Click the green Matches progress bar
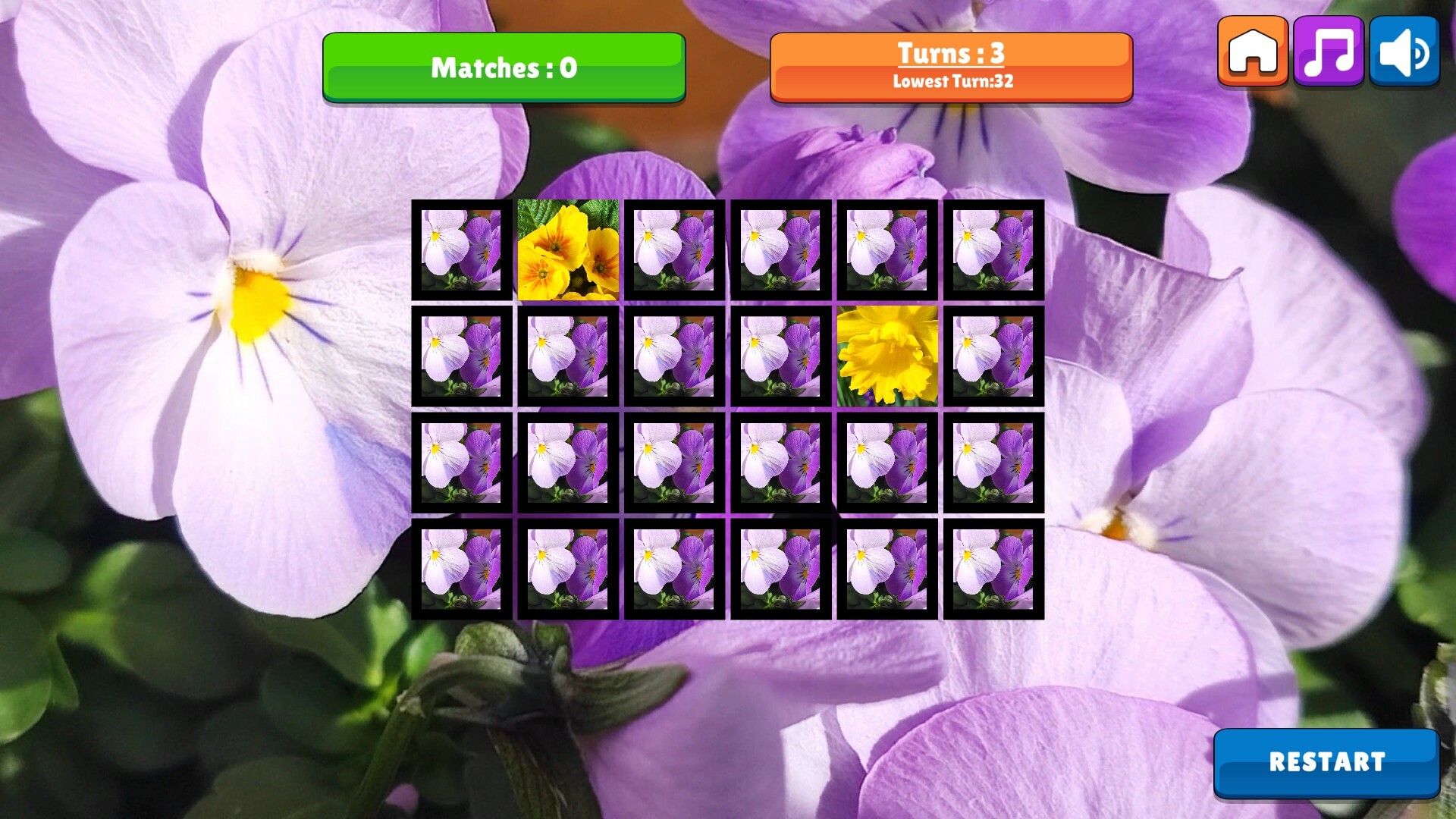The image size is (1456, 819). (x=503, y=67)
